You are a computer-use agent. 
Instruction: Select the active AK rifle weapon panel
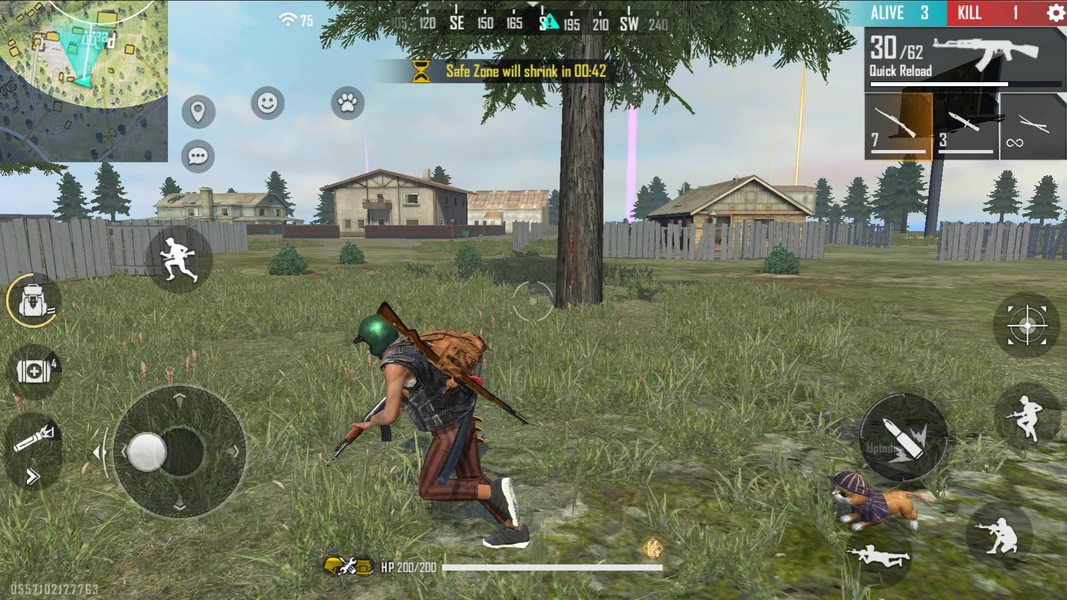click(x=965, y=59)
